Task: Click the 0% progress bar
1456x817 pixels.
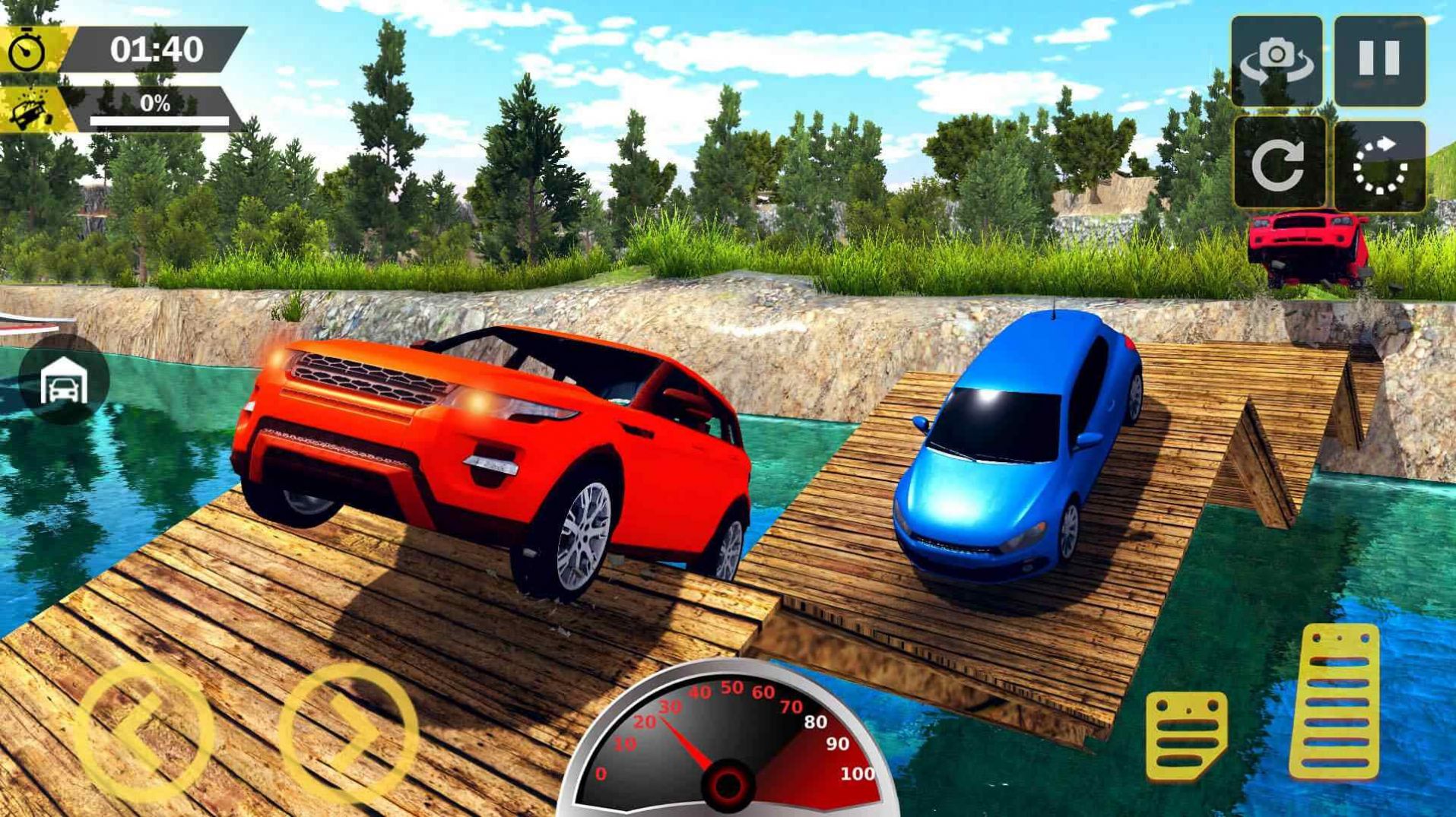Action: [156, 114]
